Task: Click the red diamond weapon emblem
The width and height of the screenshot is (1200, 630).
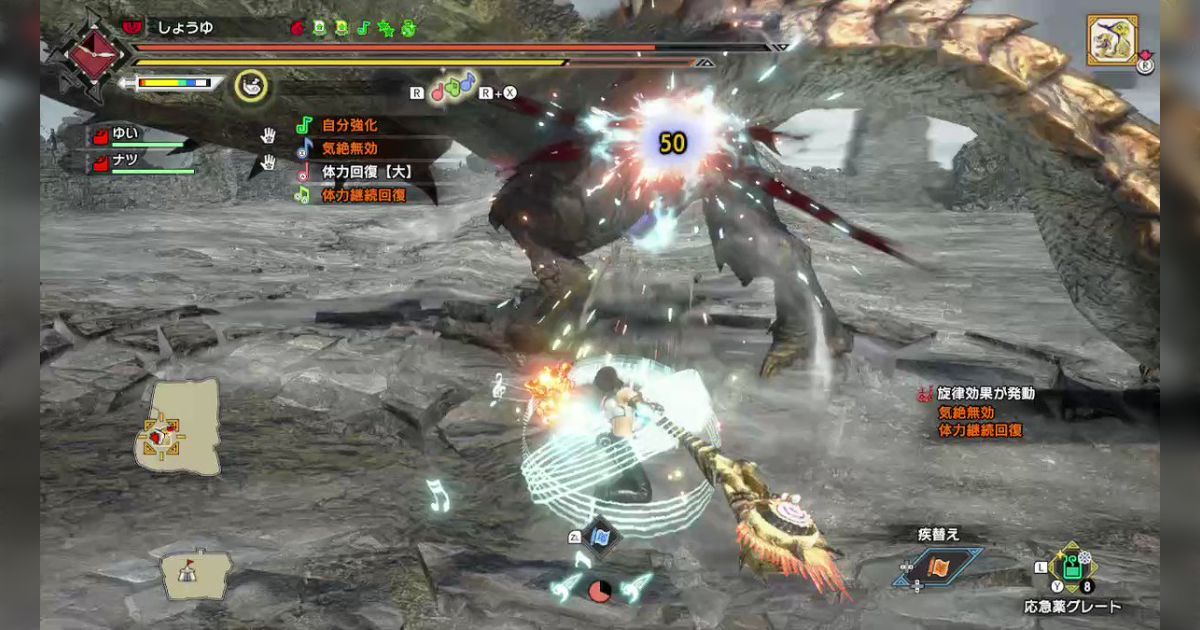Action: [x=95, y=52]
